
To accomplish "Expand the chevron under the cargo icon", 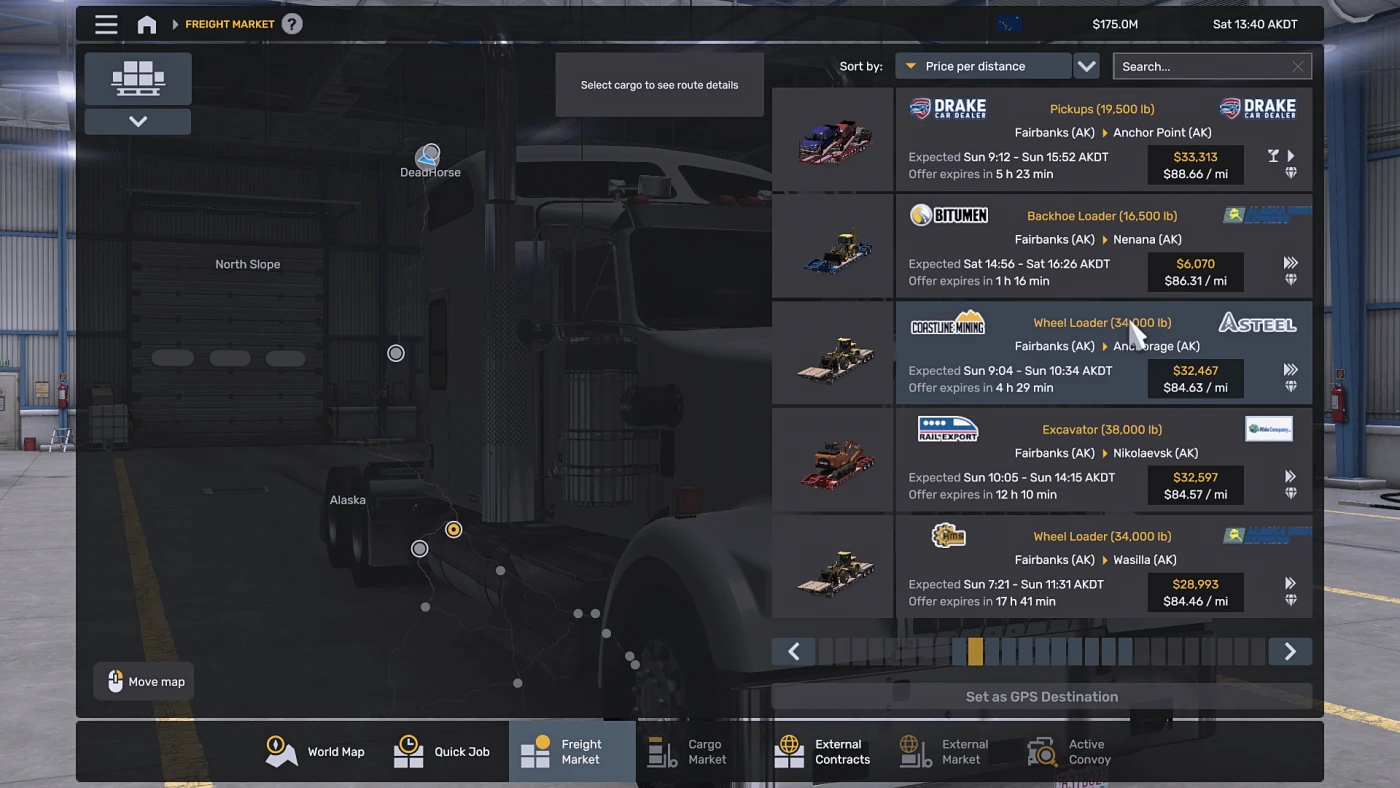I will click(x=137, y=120).
